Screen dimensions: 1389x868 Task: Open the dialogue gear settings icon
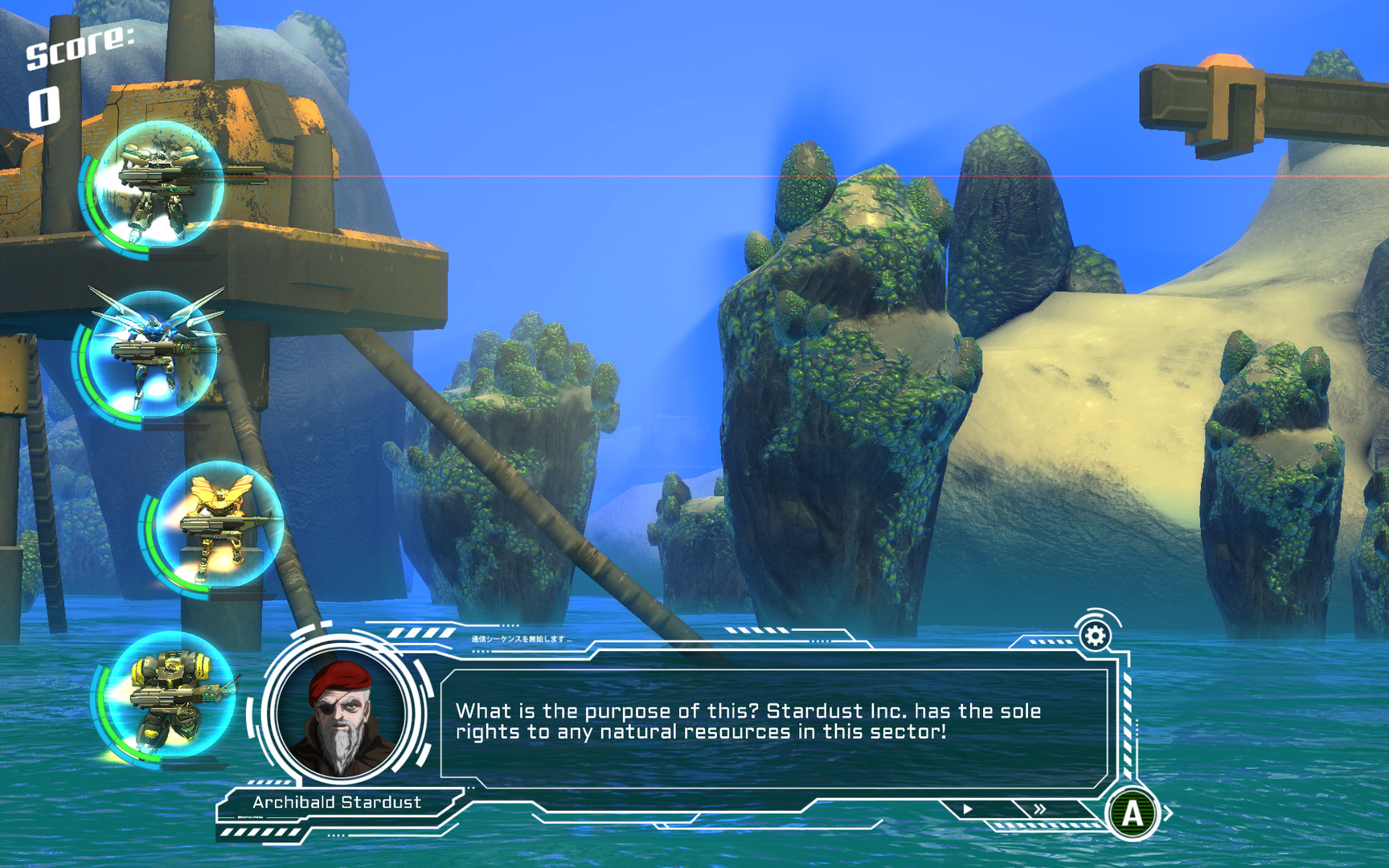[1095, 636]
